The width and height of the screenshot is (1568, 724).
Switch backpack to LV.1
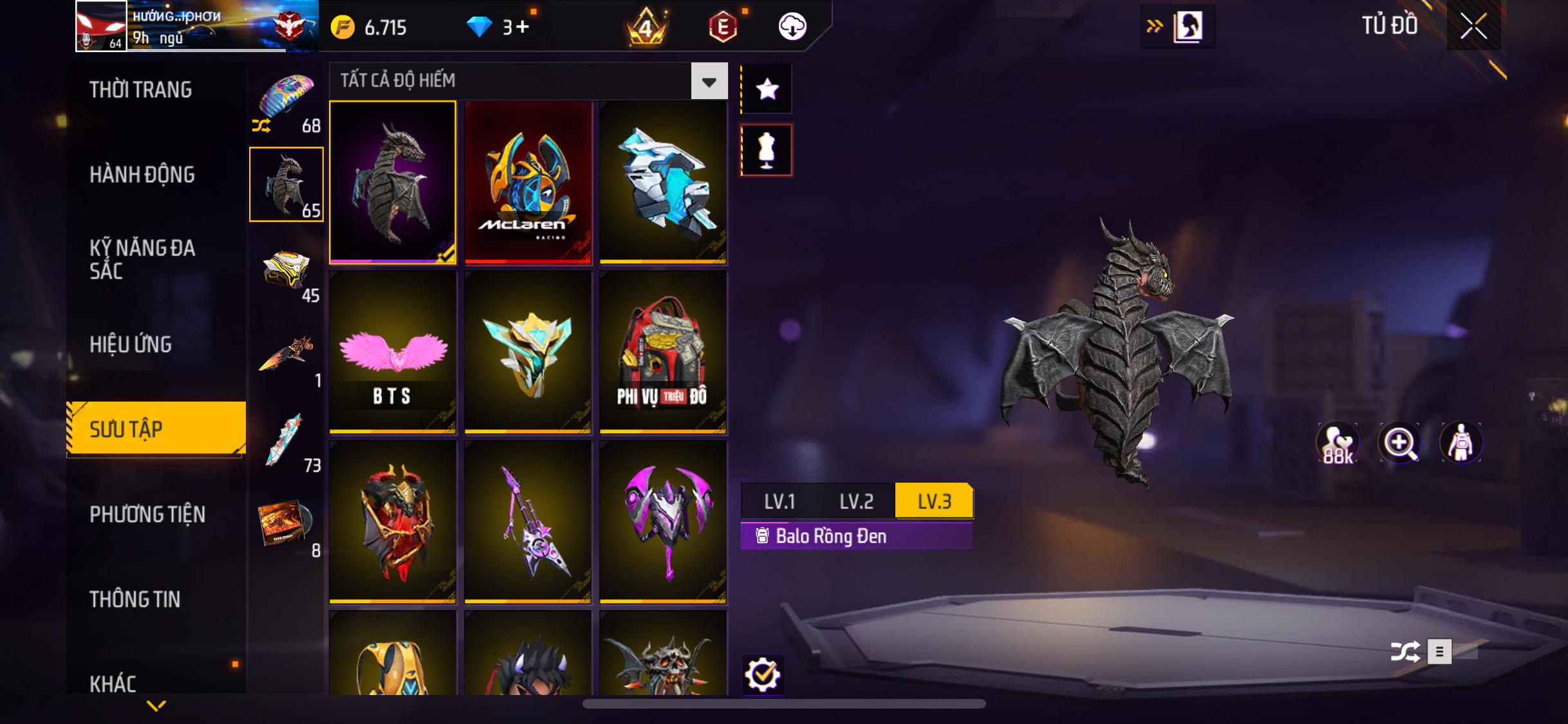pyautogui.click(x=779, y=501)
